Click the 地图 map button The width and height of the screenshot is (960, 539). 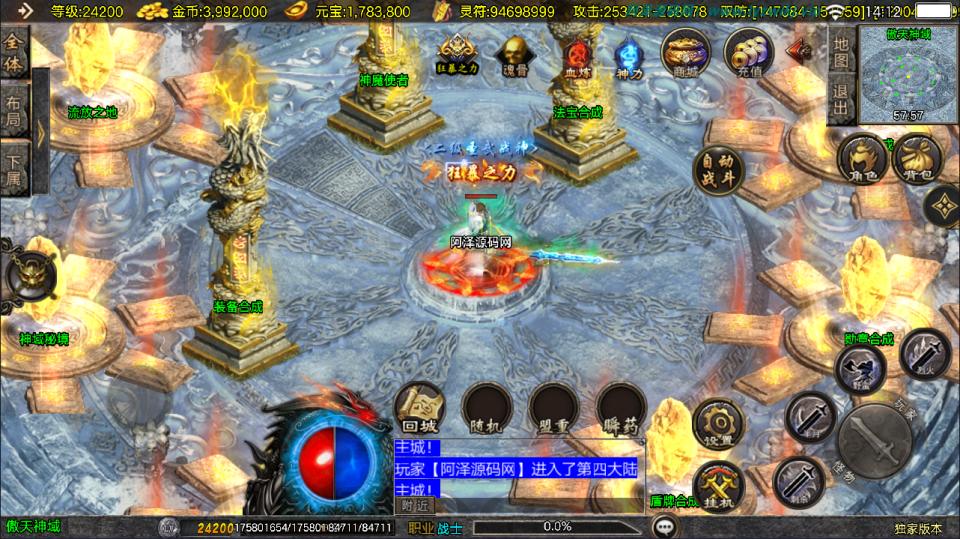[841, 52]
